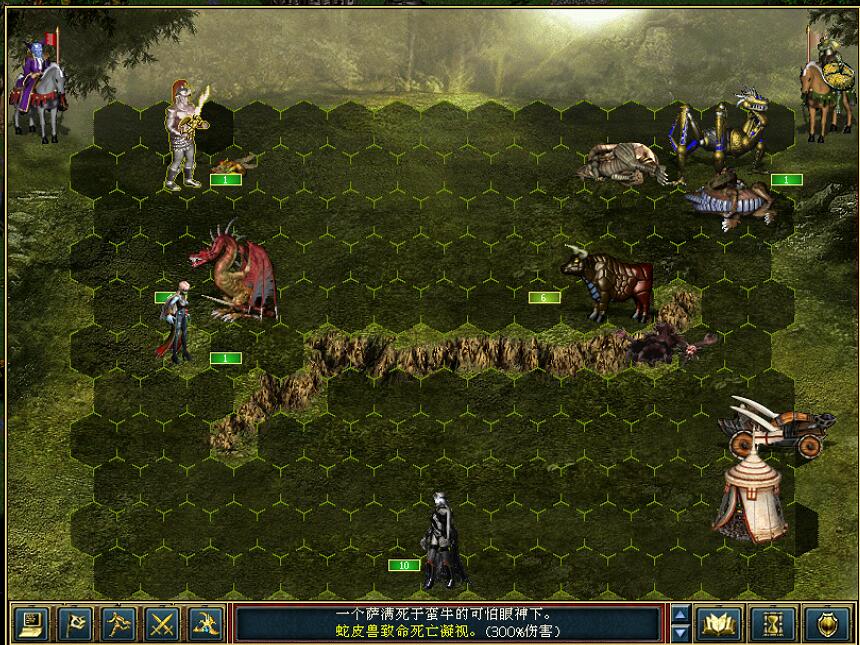Image resolution: width=860 pixels, height=645 pixels.
Task: Click the surrender flag button
Action: click(x=75, y=624)
